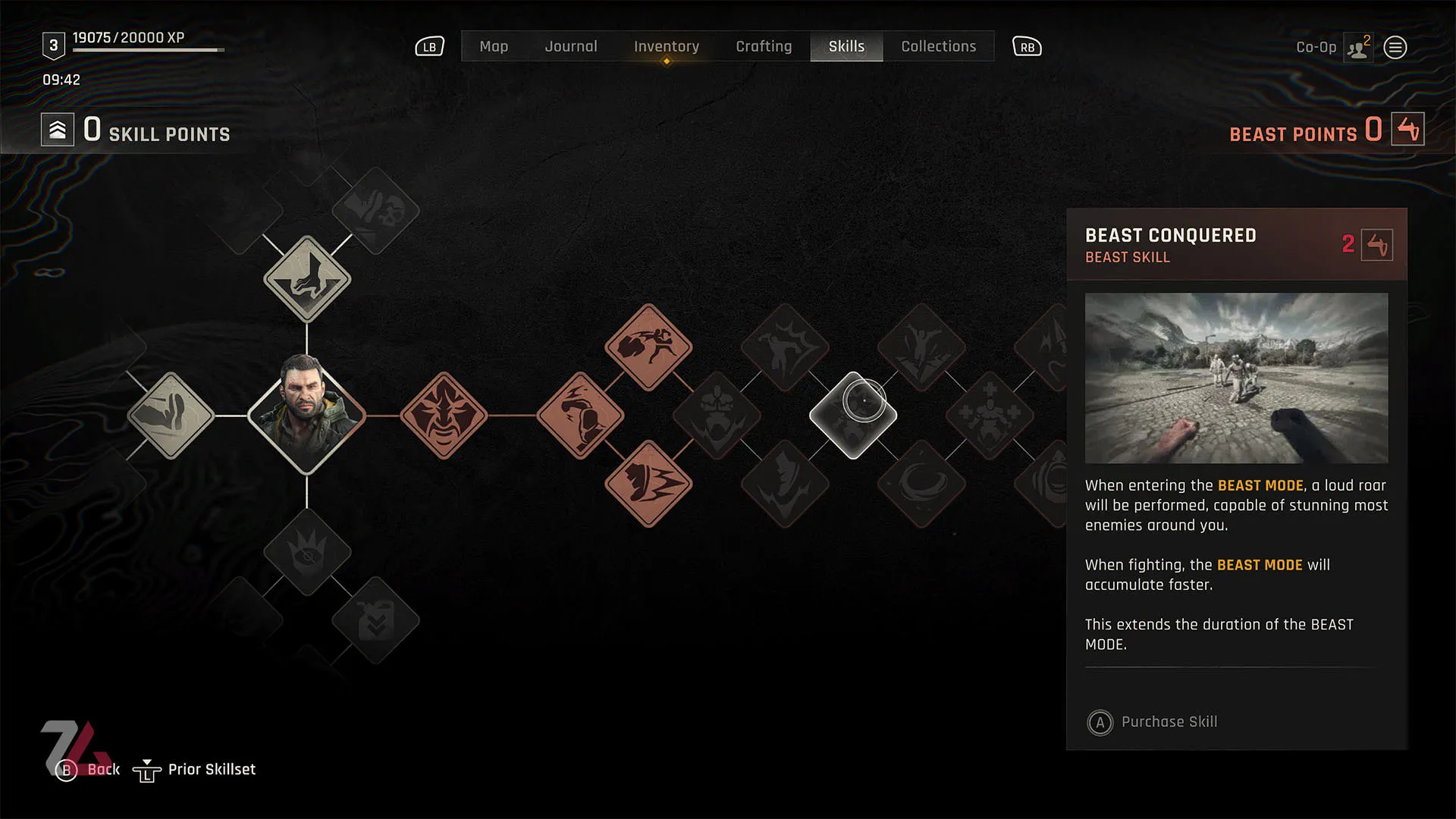Click the Beast Conquered preview image
The height and width of the screenshot is (819, 1456).
(1236, 378)
